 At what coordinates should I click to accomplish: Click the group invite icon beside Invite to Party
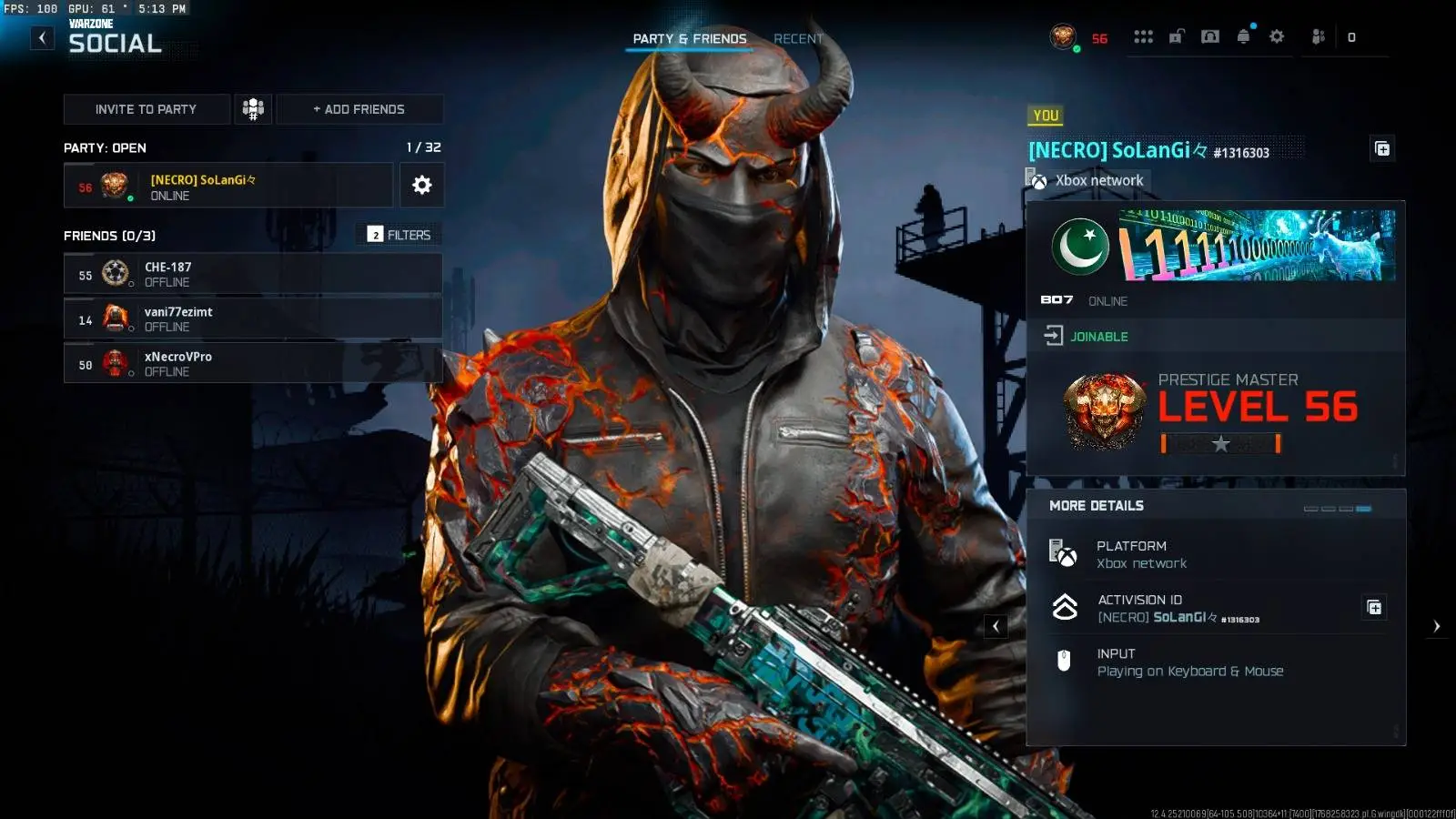(x=252, y=108)
